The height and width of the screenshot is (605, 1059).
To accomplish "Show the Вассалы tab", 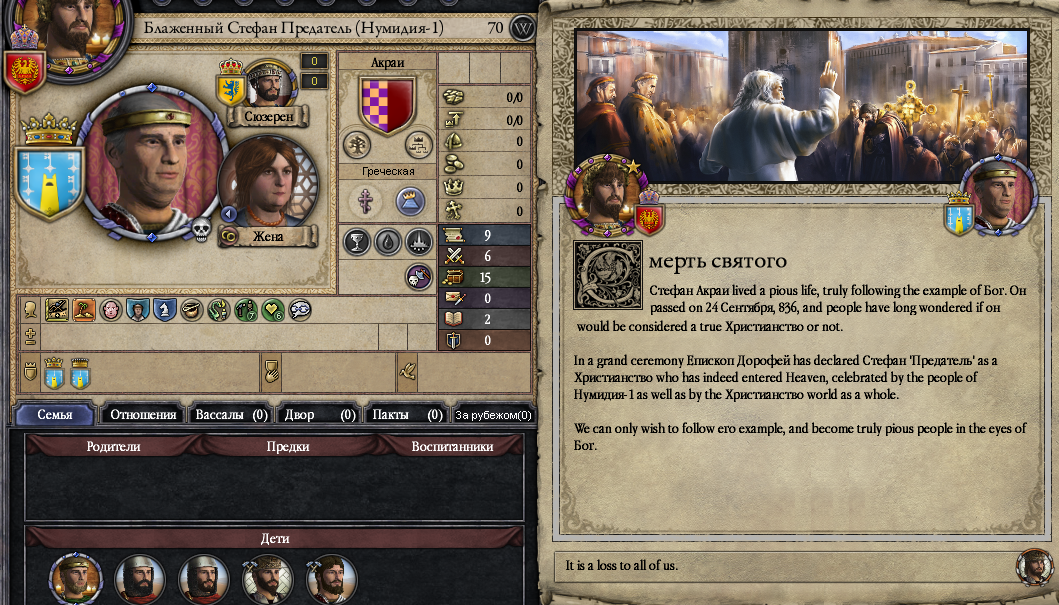I will pos(231,414).
